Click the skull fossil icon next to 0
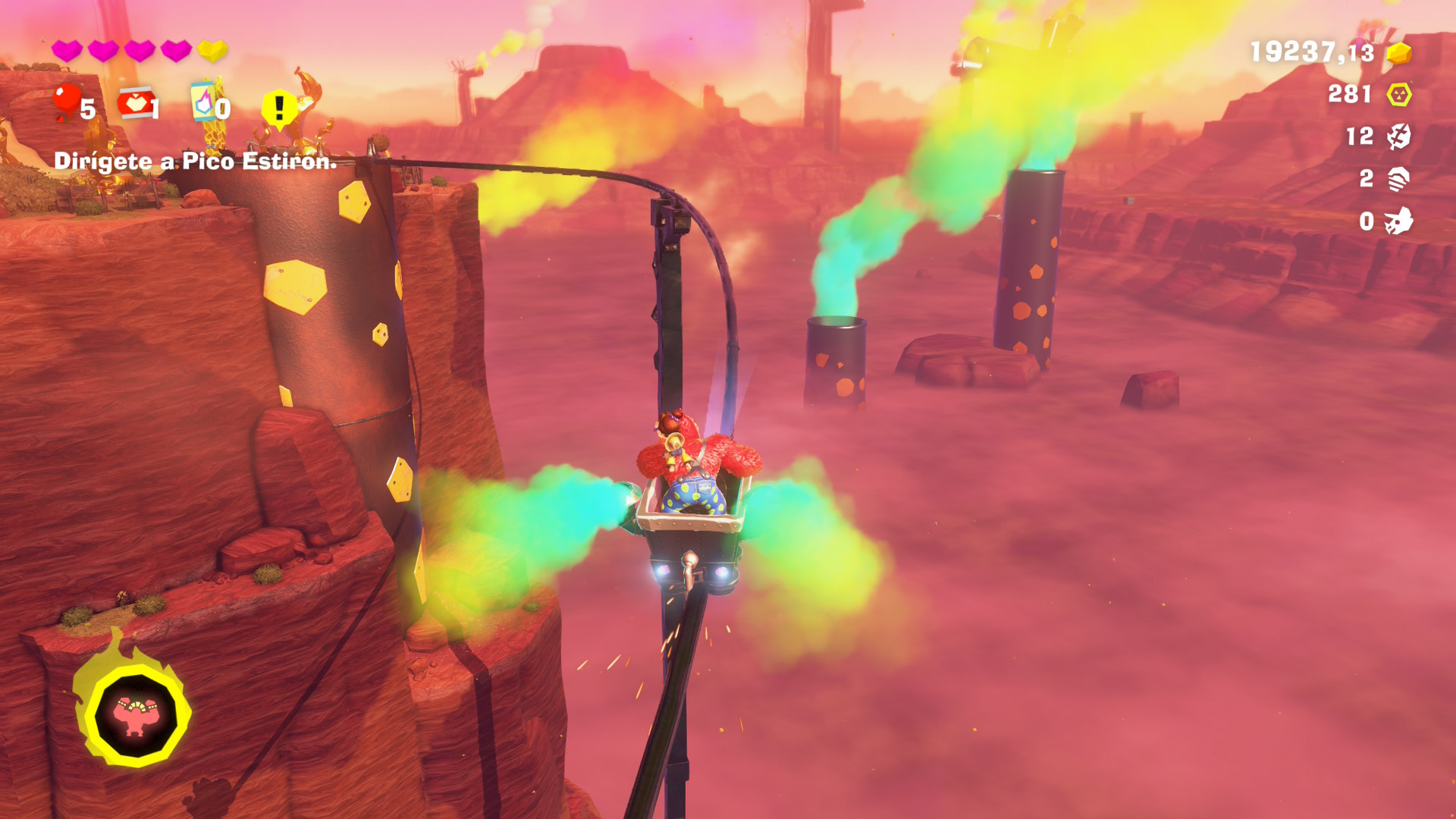 pyautogui.click(x=1398, y=221)
